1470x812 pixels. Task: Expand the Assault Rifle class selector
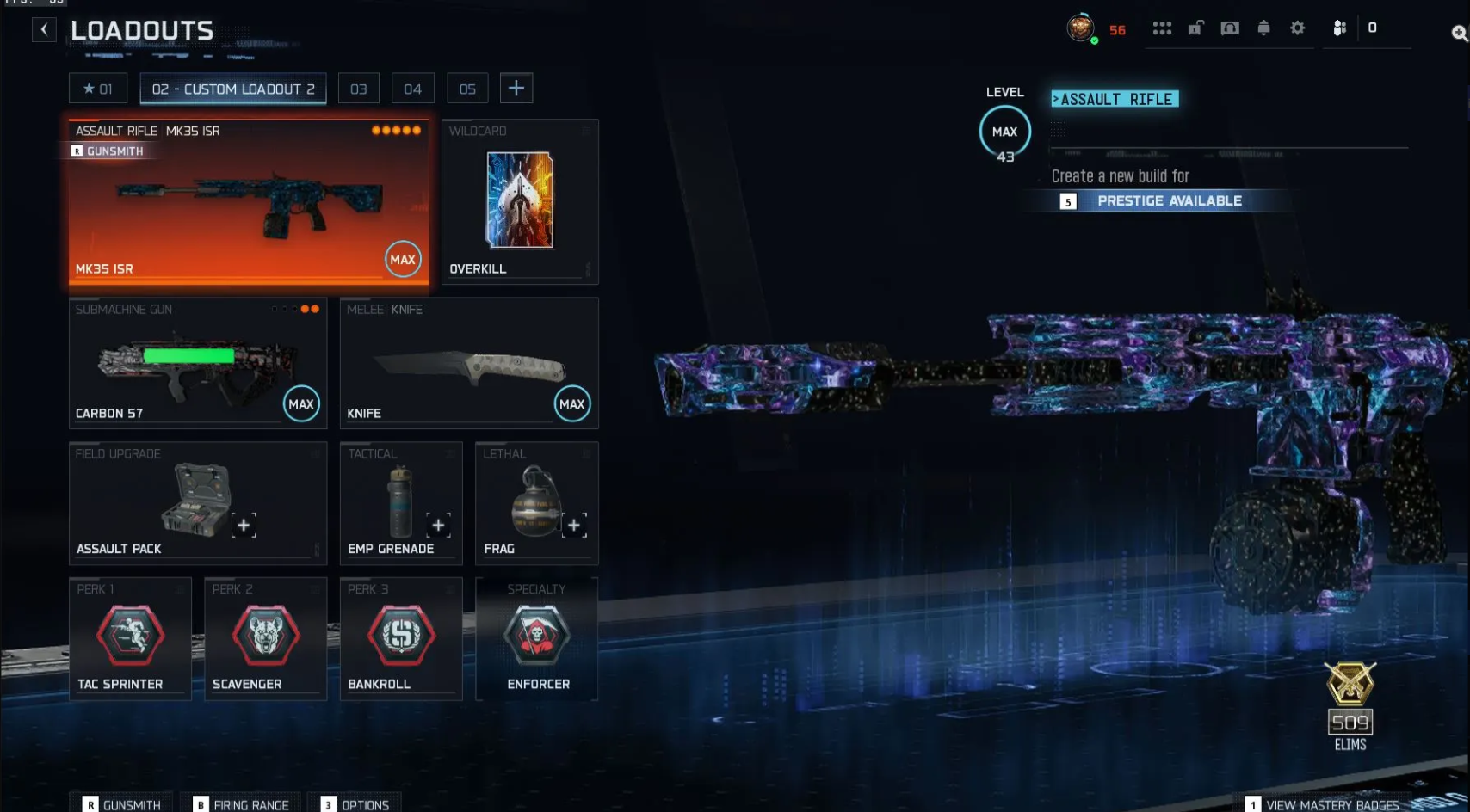click(1114, 99)
